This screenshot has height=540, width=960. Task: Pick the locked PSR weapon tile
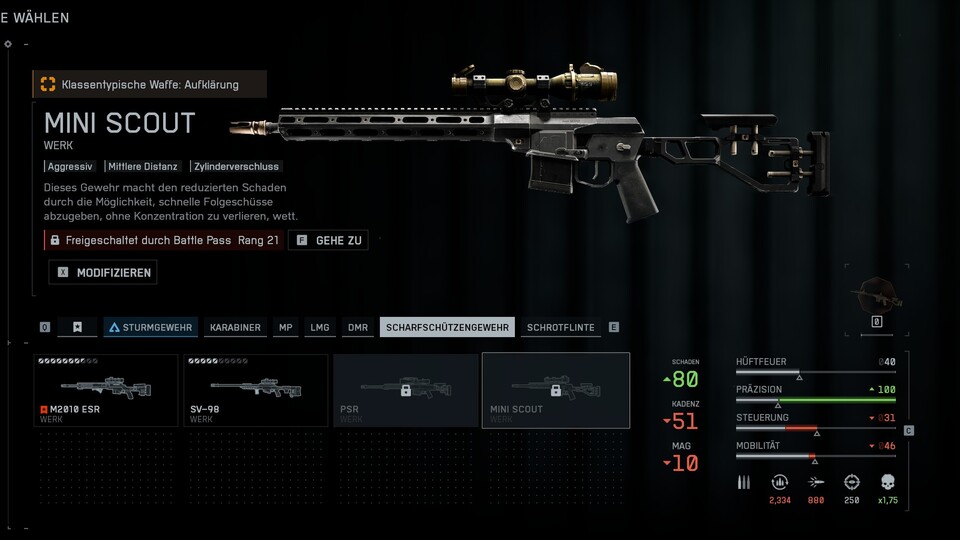click(406, 390)
